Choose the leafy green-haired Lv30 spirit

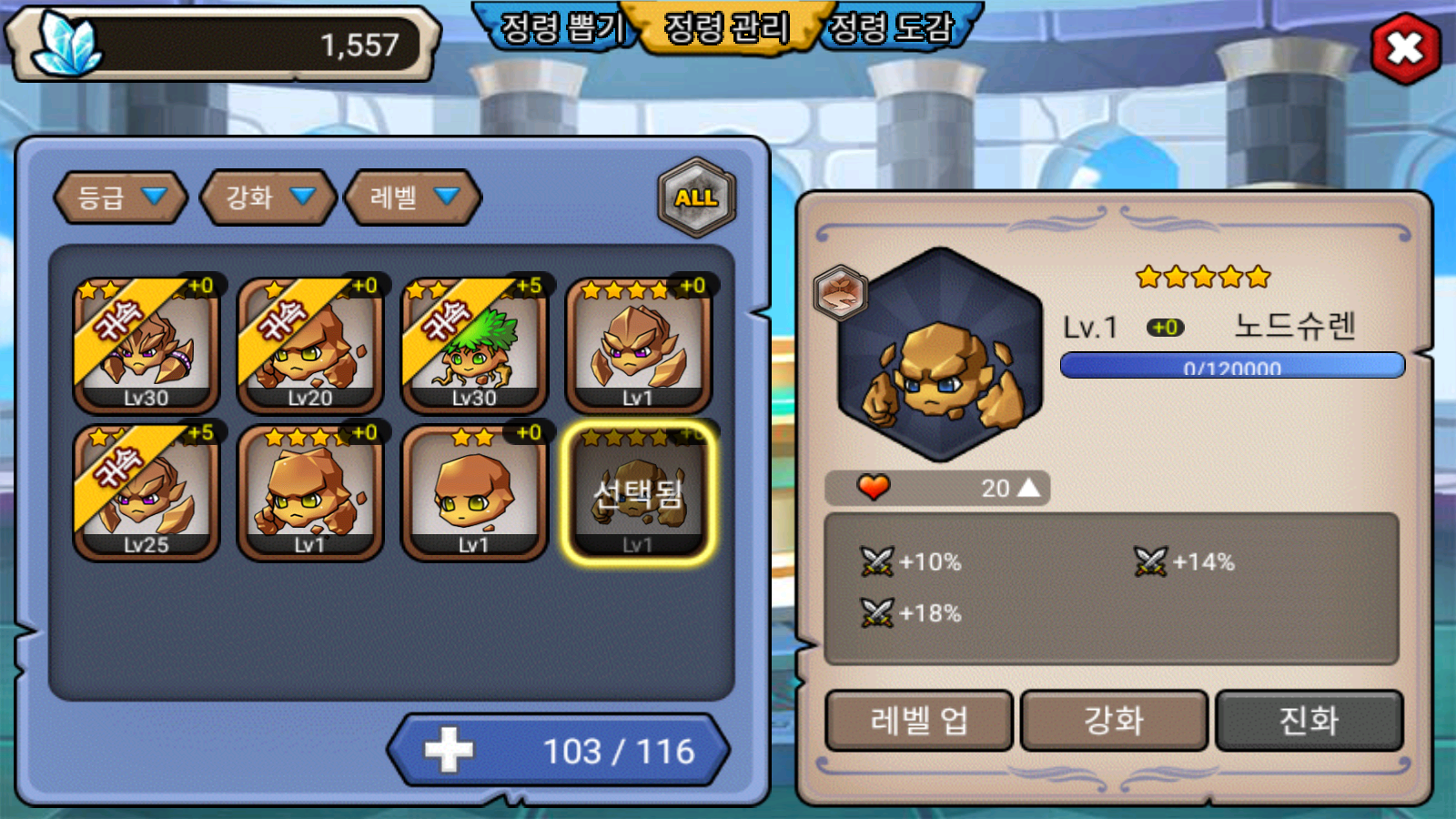pyautogui.click(x=474, y=346)
